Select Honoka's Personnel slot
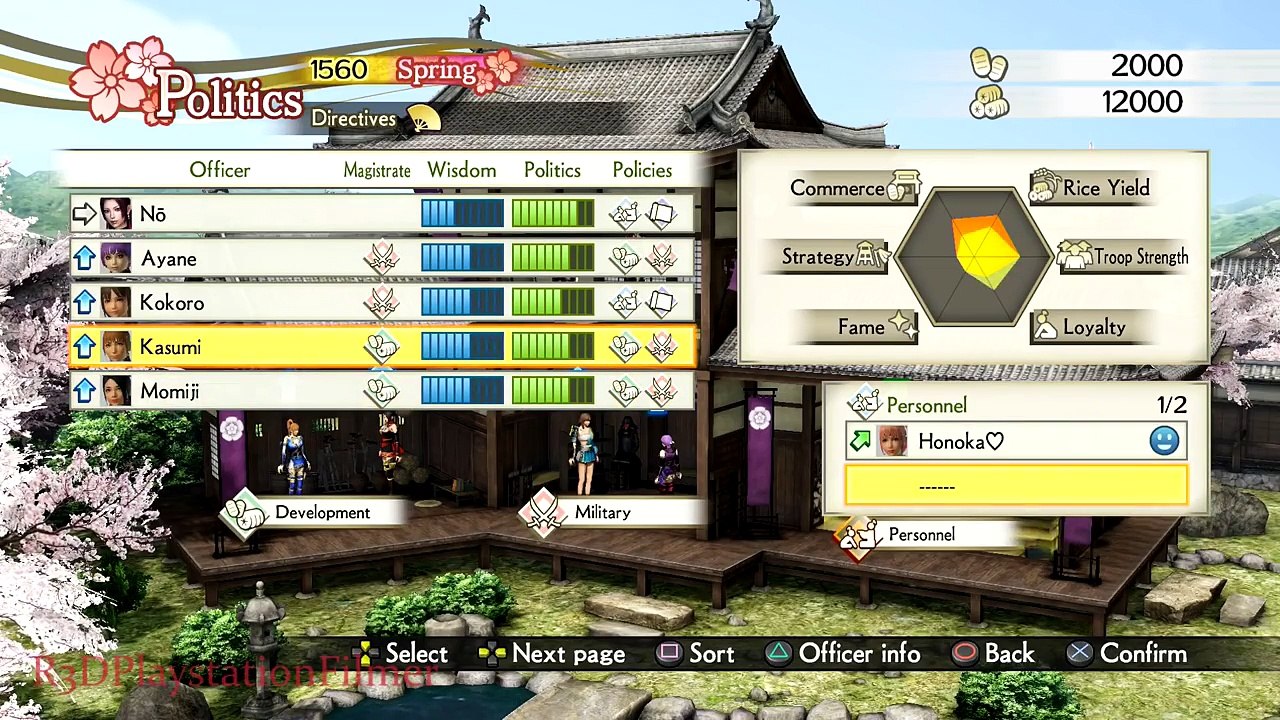Screen dimensions: 1280x720 coord(1015,441)
